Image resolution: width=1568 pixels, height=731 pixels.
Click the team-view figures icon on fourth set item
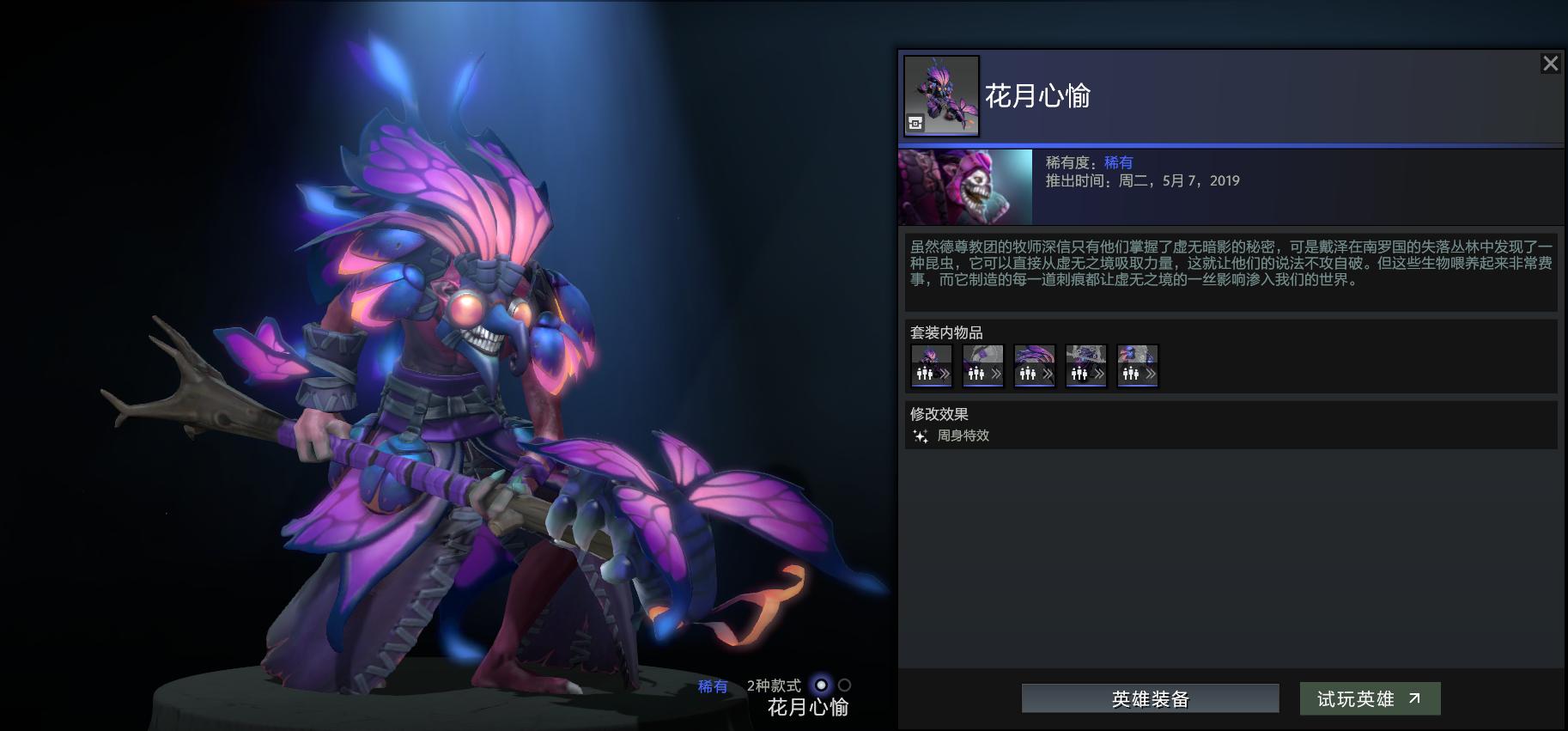(x=1079, y=373)
